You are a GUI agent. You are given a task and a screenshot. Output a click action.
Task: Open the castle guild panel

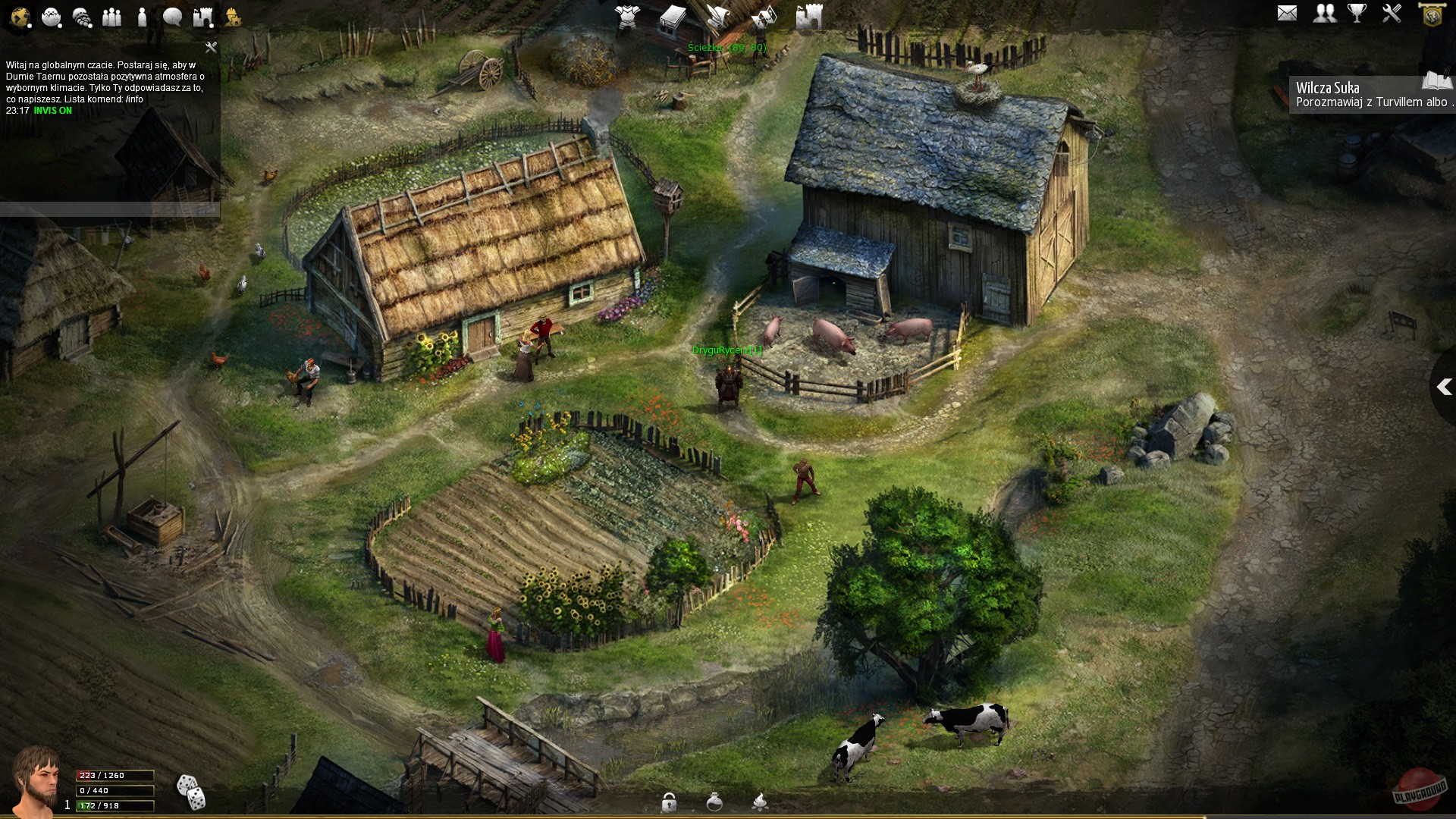point(808,17)
